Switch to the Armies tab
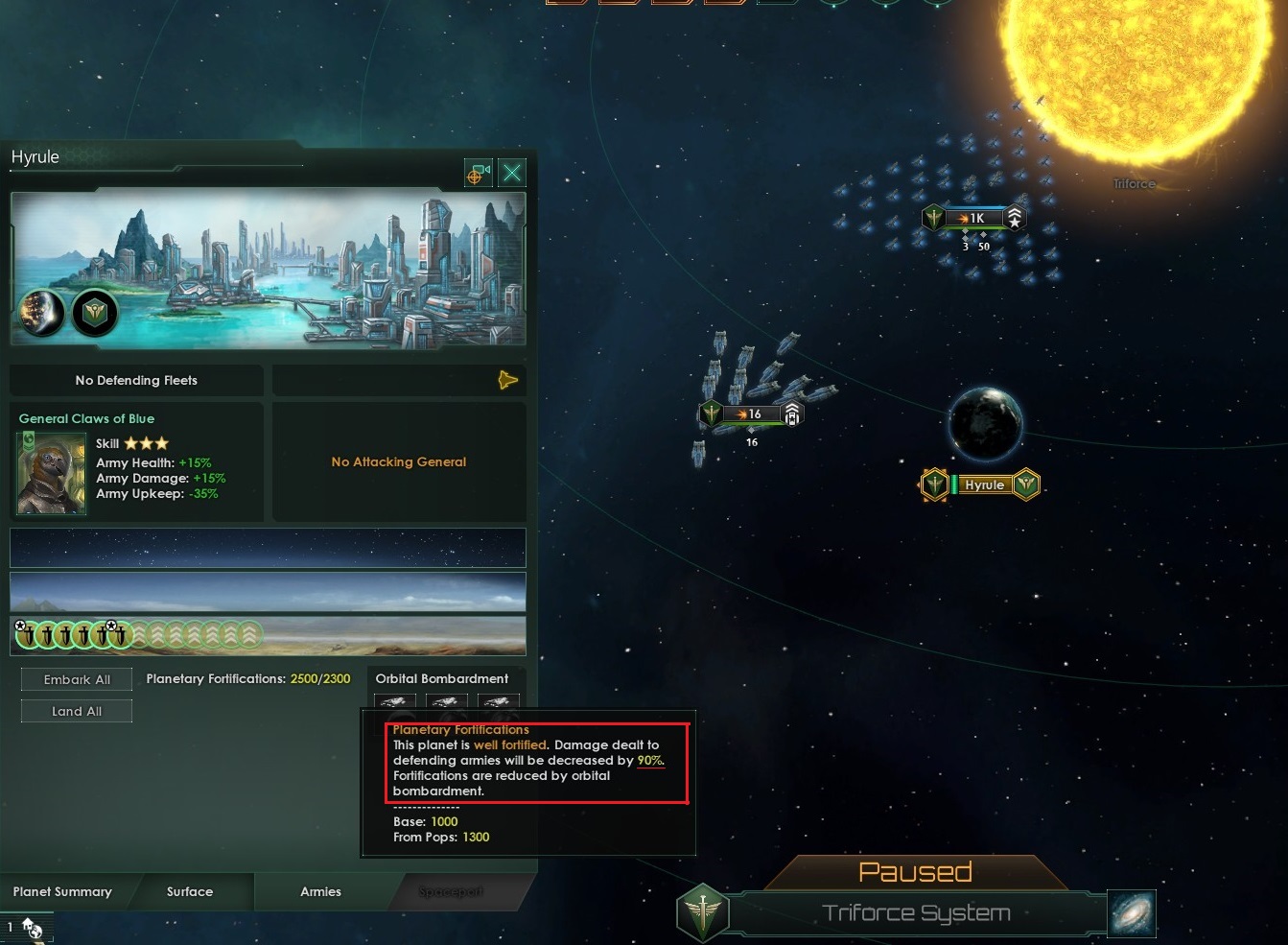This screenshot has width=1288, height=945. [x=320, y=891]
